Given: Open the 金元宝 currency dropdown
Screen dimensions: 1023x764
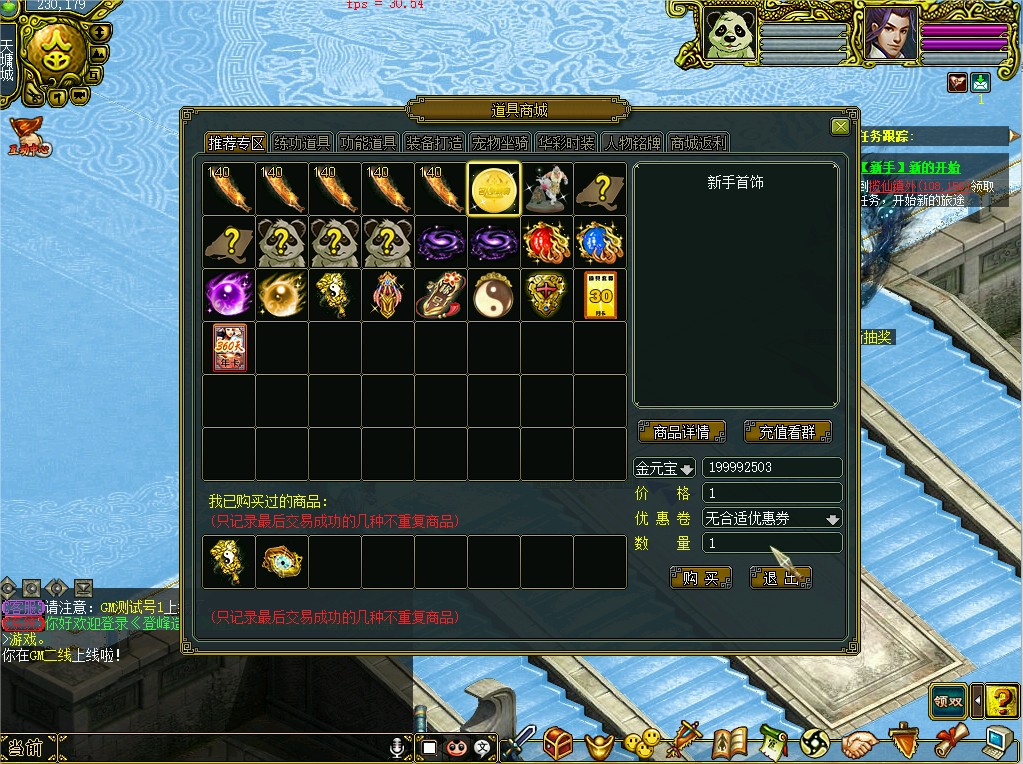Looking at the screenshot, I should [665, 468].
